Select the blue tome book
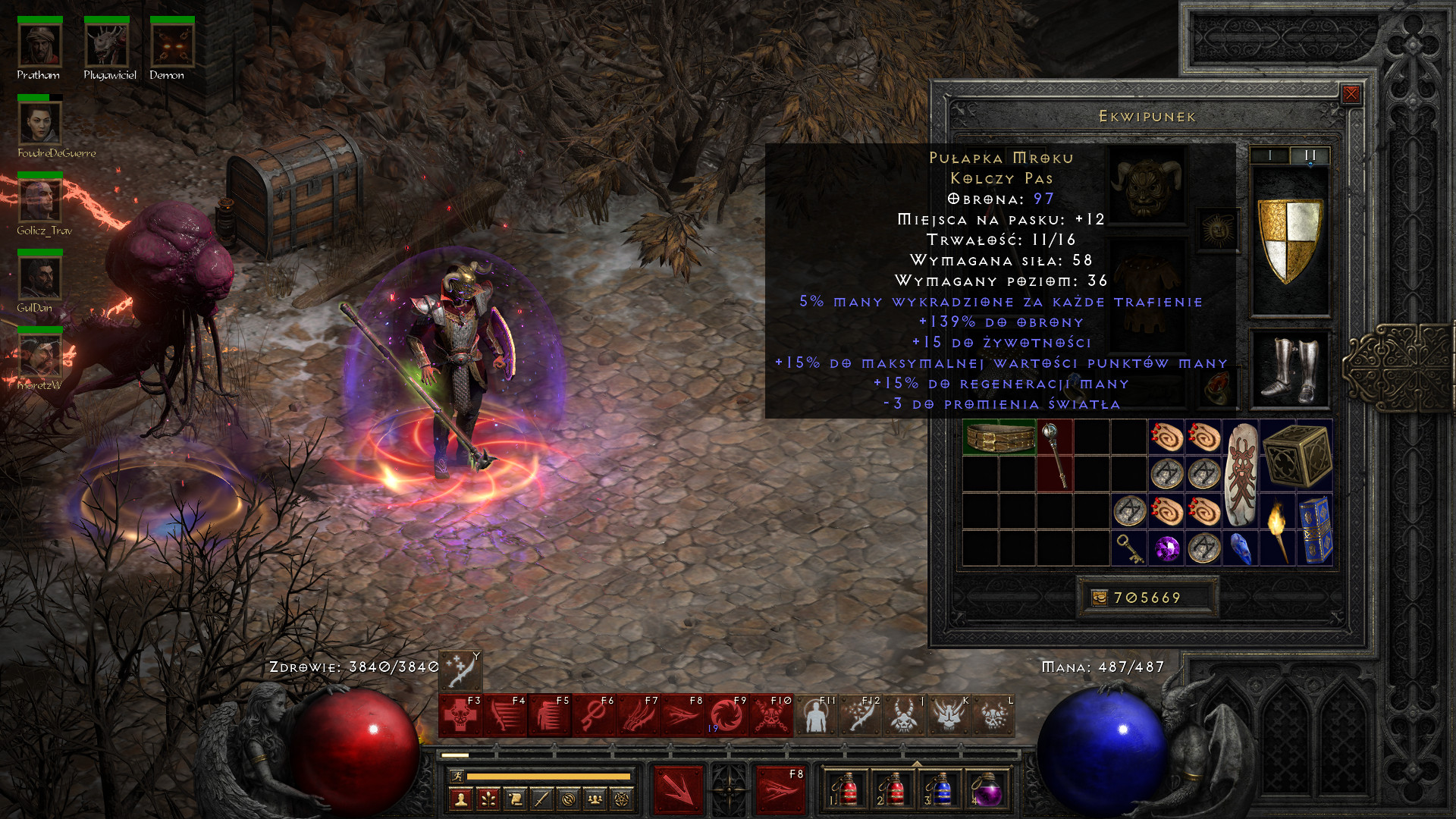Viewport: 1456px width, 819px height. pos(1315,530)
